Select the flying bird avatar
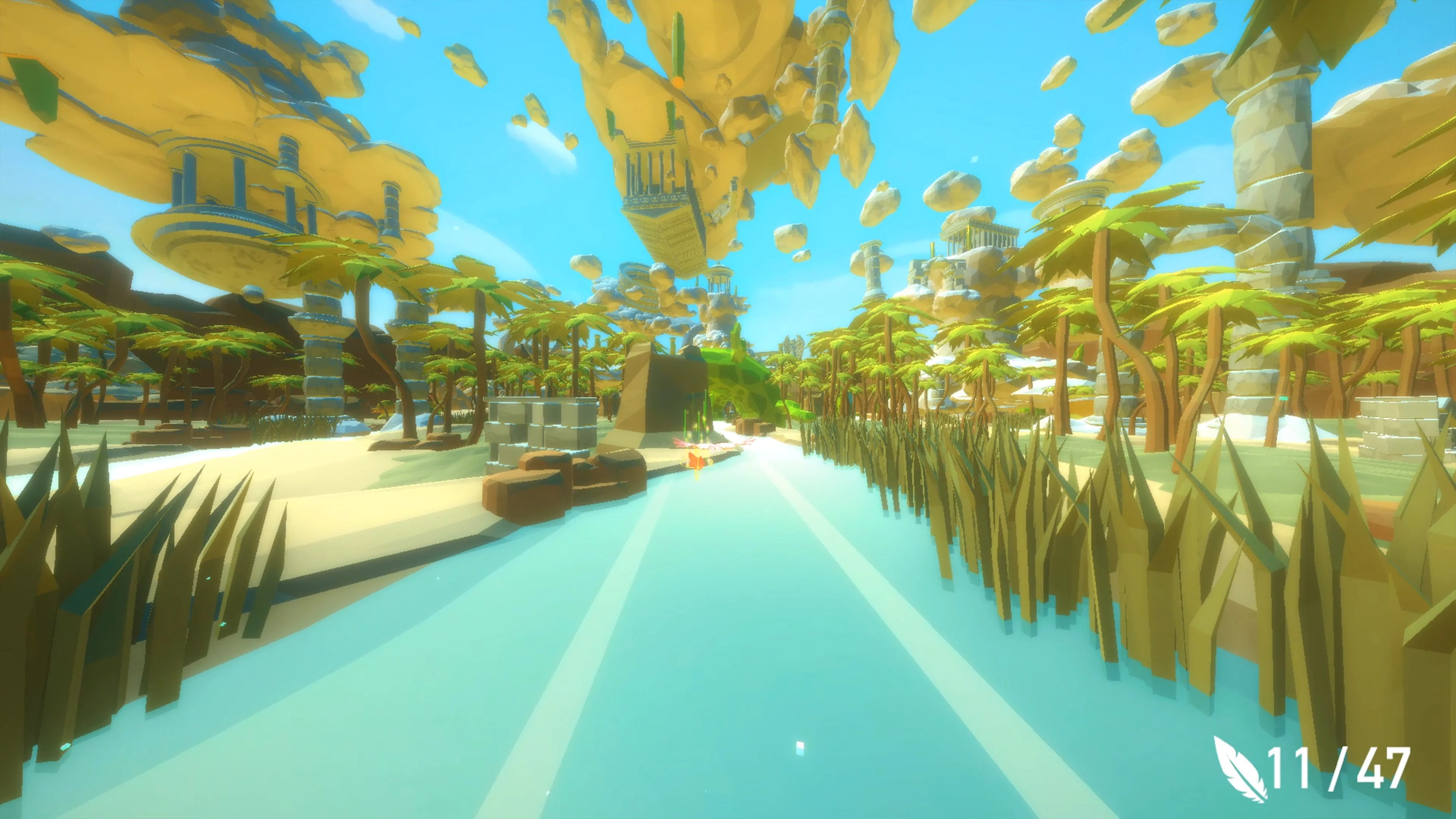 coord(697,459)
